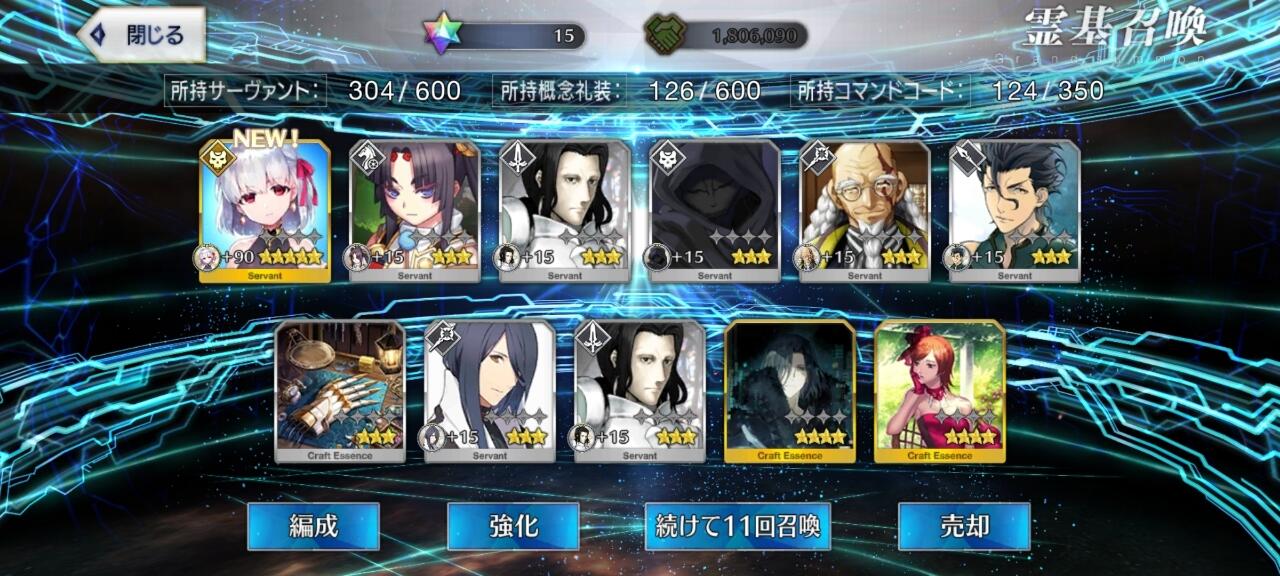The height and width of the screenshot is (576, 1280).
Task: Choose the servant card with red hair ornaments
Action: [x=415, y=211]
